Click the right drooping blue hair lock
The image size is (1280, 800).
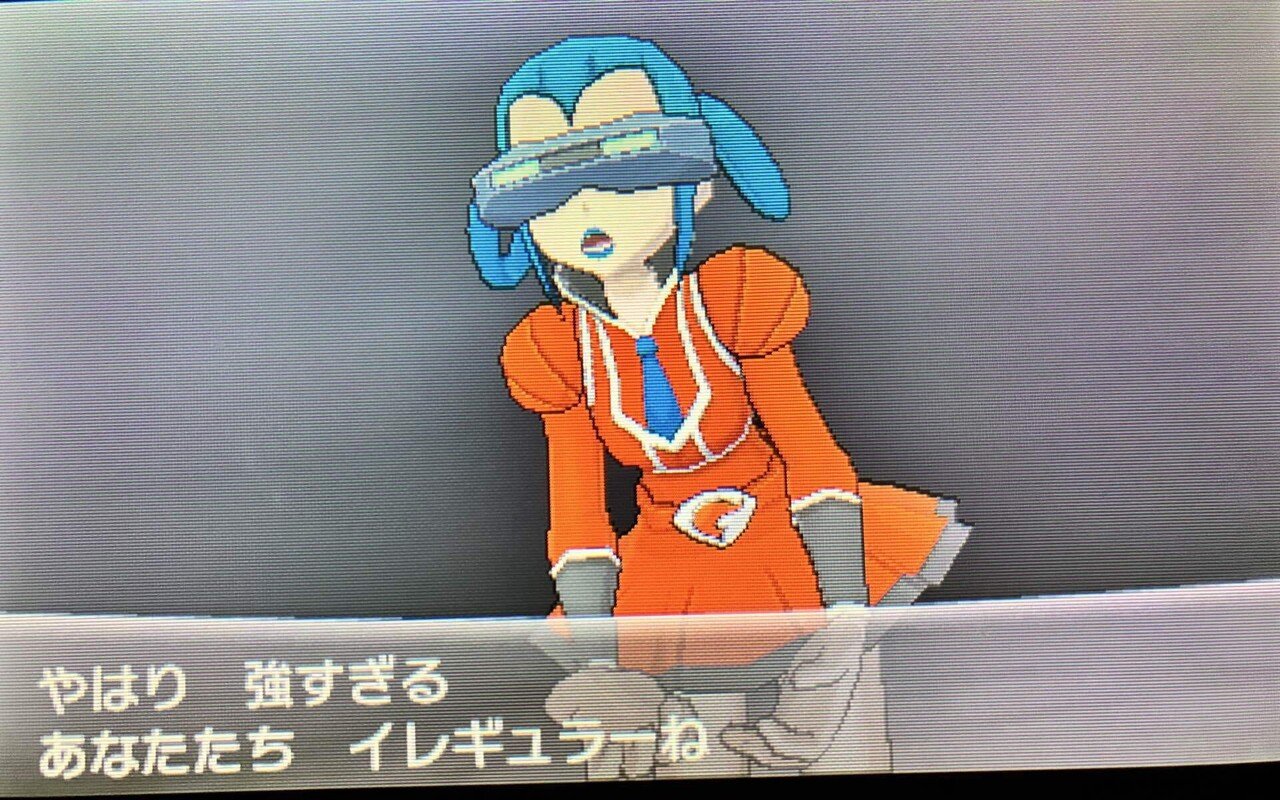tap(745, 170)
